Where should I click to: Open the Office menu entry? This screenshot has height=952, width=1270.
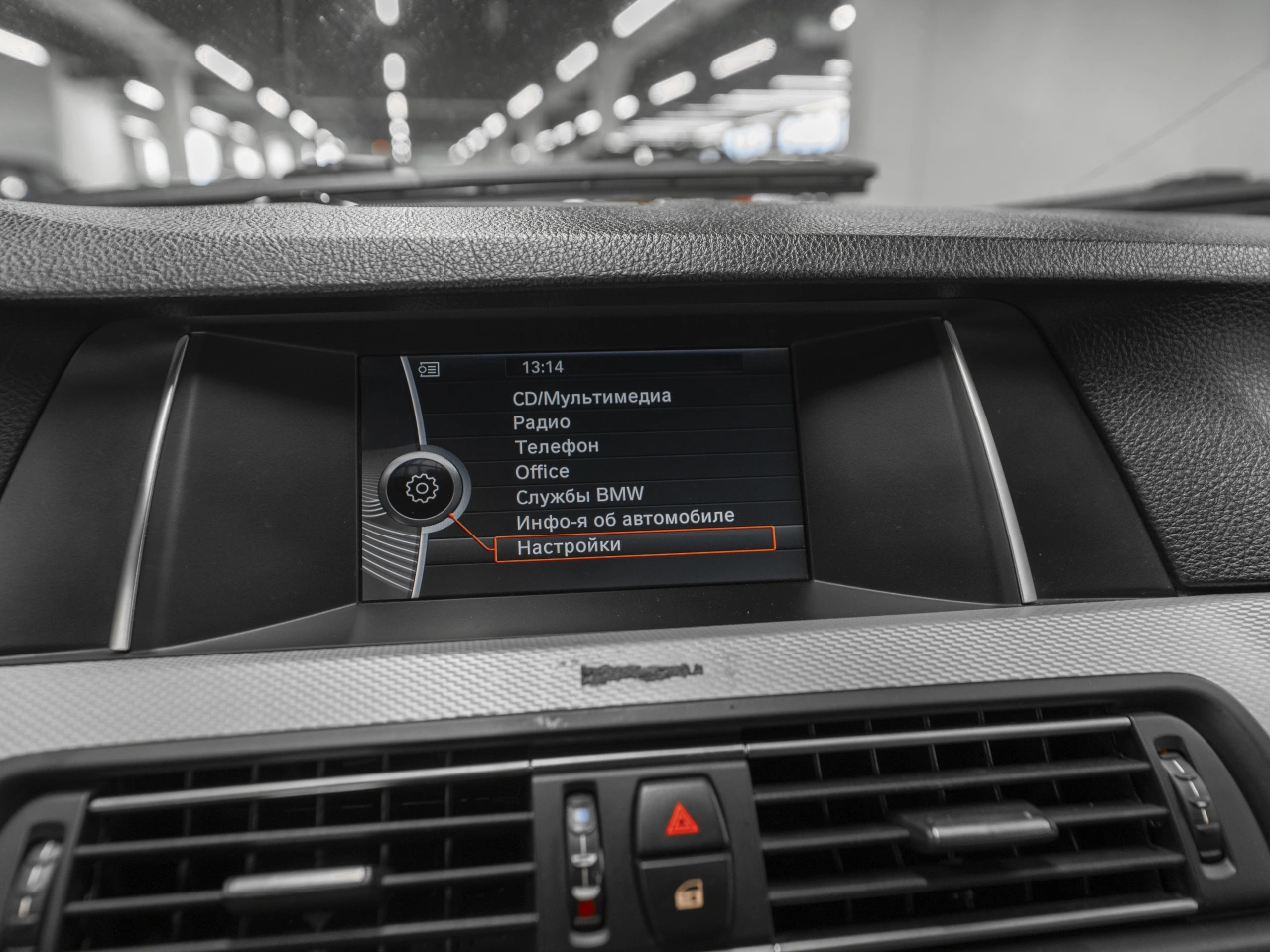542,472
